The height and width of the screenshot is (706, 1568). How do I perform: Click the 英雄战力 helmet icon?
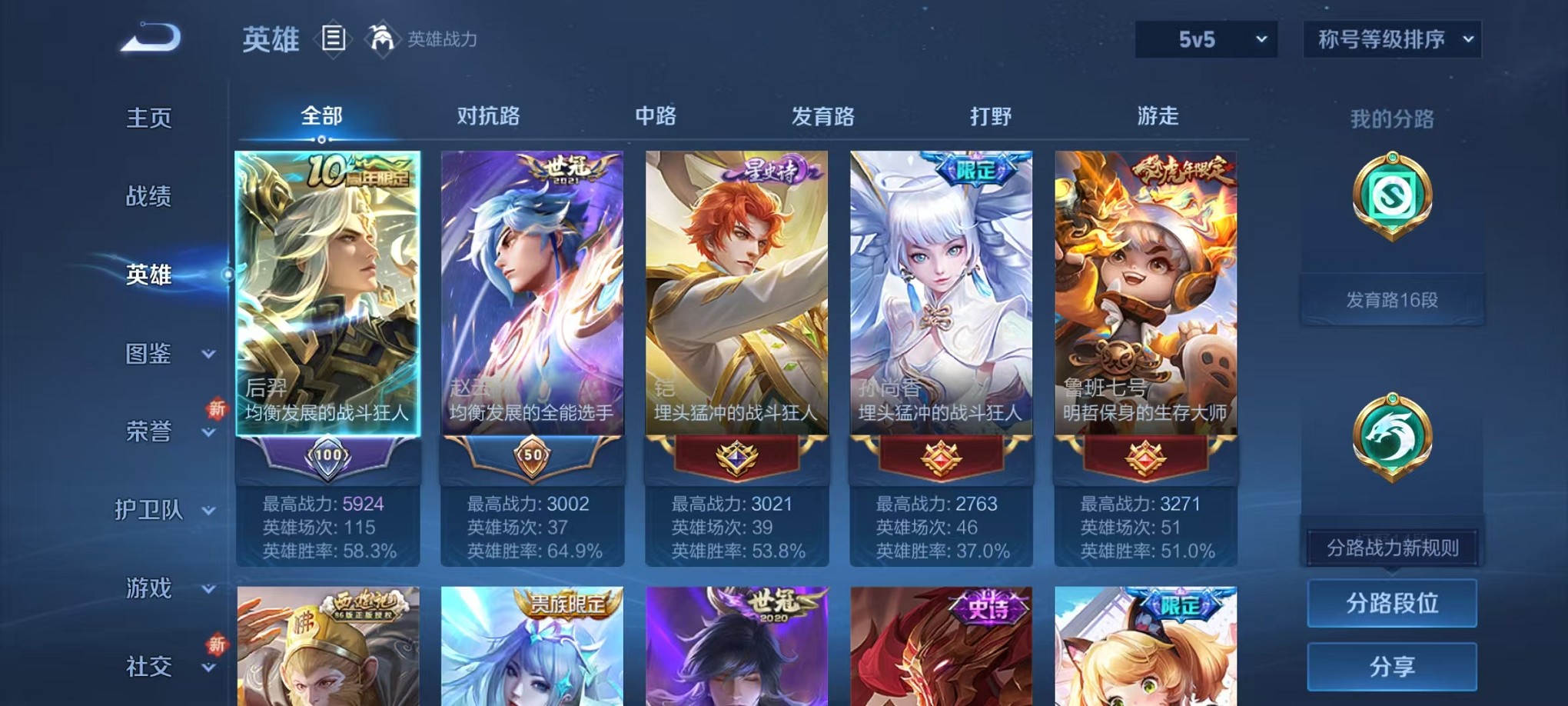coord(381,37)
